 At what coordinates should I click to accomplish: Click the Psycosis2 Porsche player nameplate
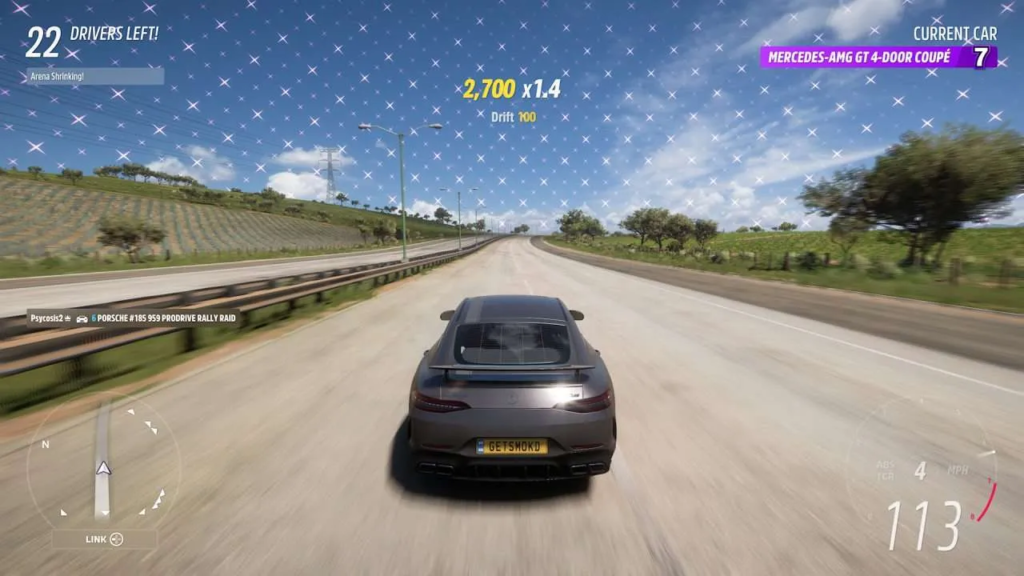tap(134, 318)
